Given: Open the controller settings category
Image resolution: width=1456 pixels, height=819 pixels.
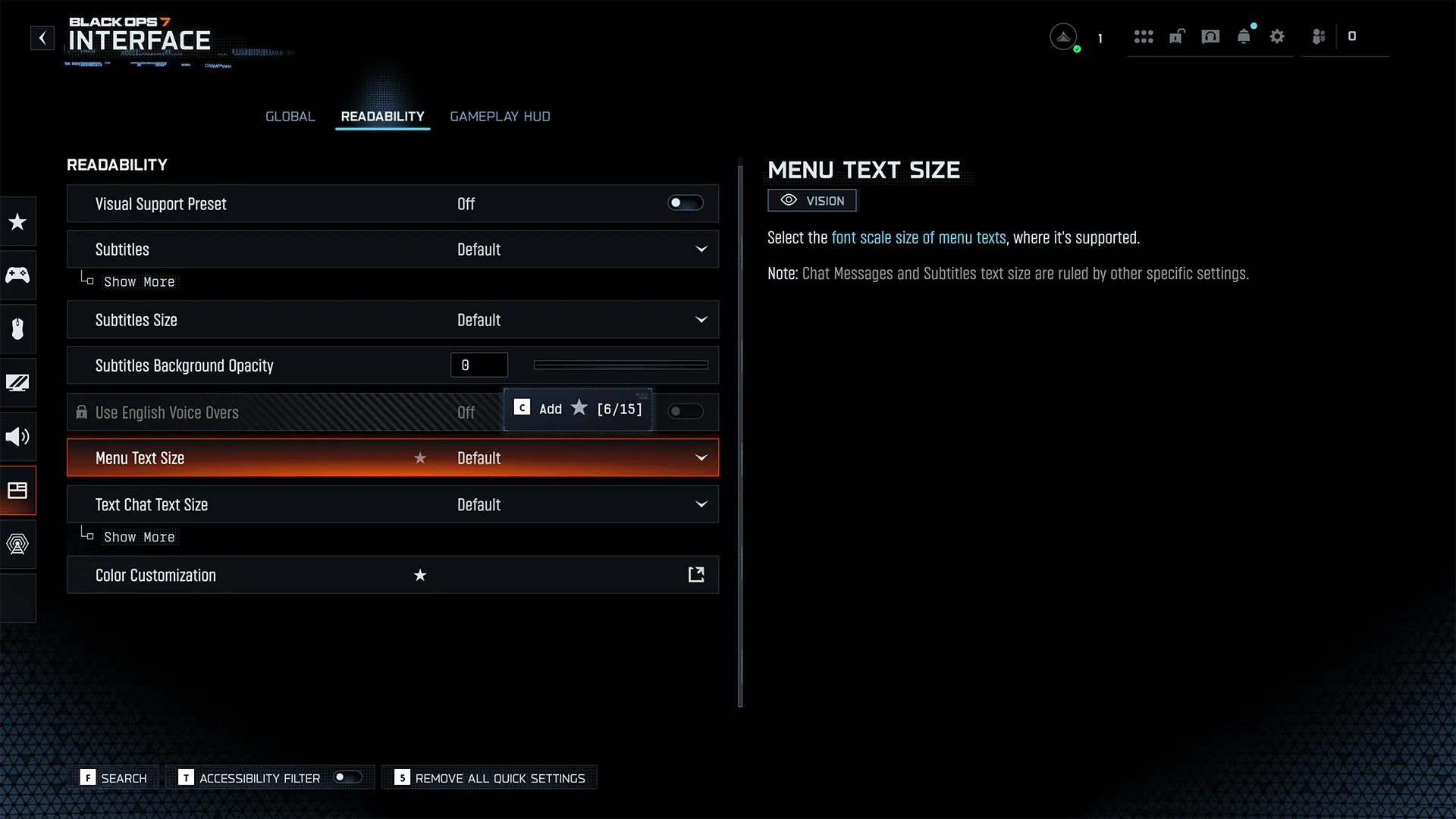Looking at the screenshot, I should coord(17,275).
